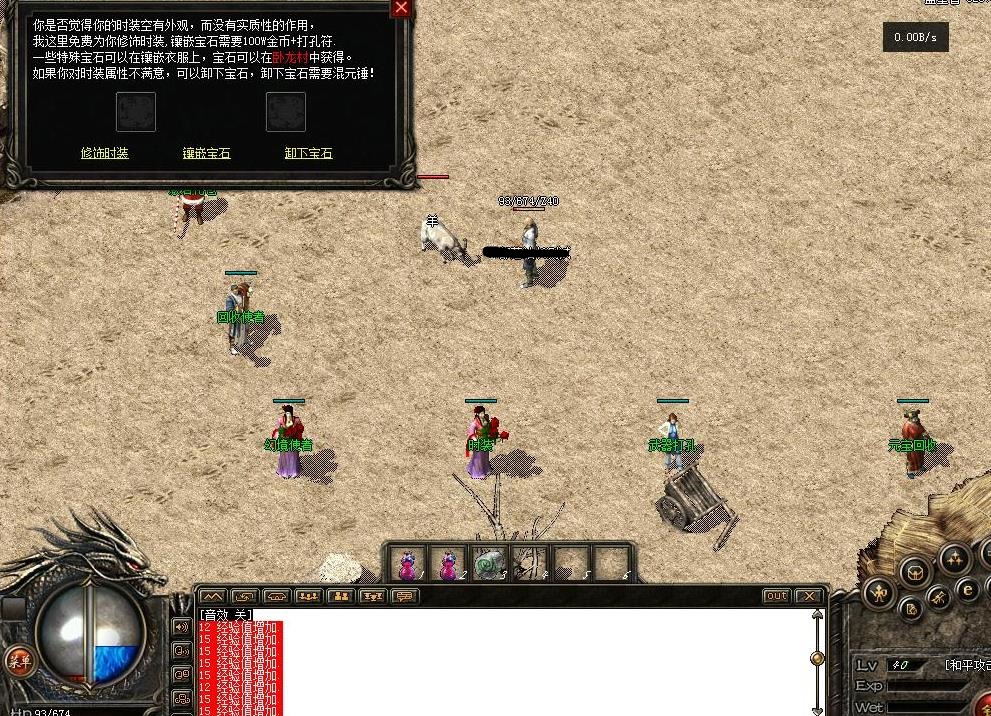
Task: Toggle the speaker sound button beside chat
Action: pyautogui.click(x=182, y=627)
